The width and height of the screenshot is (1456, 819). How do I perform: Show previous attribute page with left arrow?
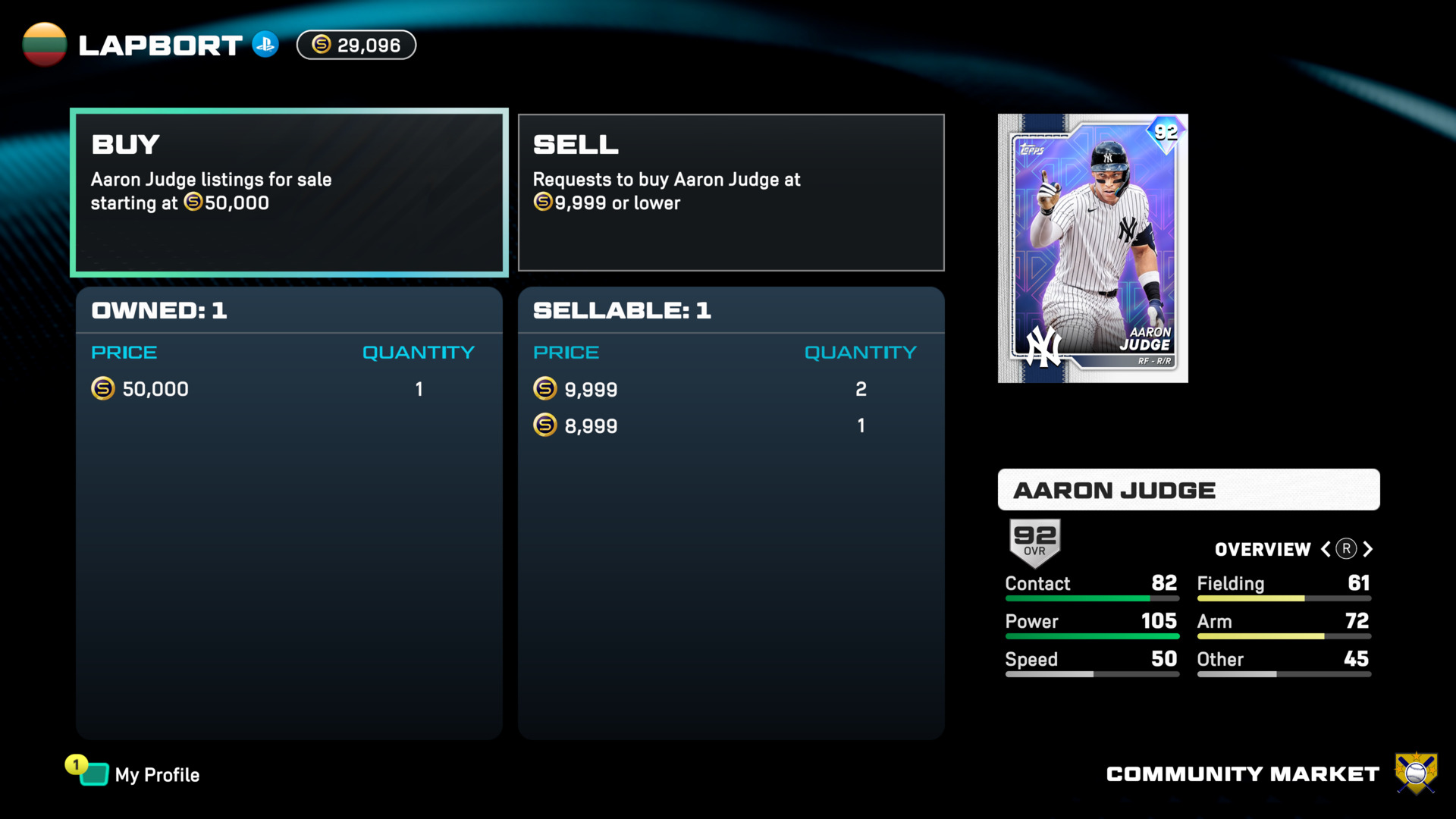coord(1326,549)
